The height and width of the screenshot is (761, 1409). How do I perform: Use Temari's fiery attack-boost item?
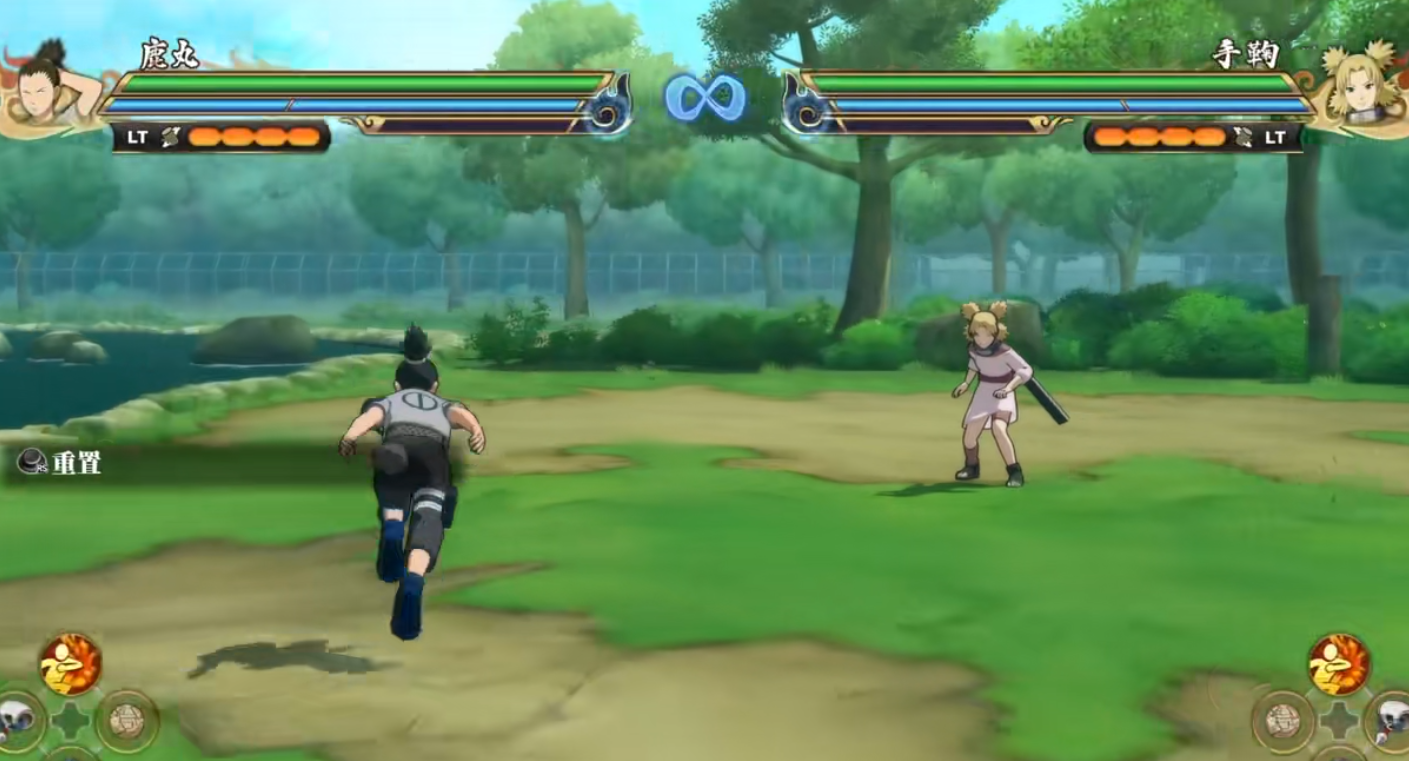pos(1339,664)
